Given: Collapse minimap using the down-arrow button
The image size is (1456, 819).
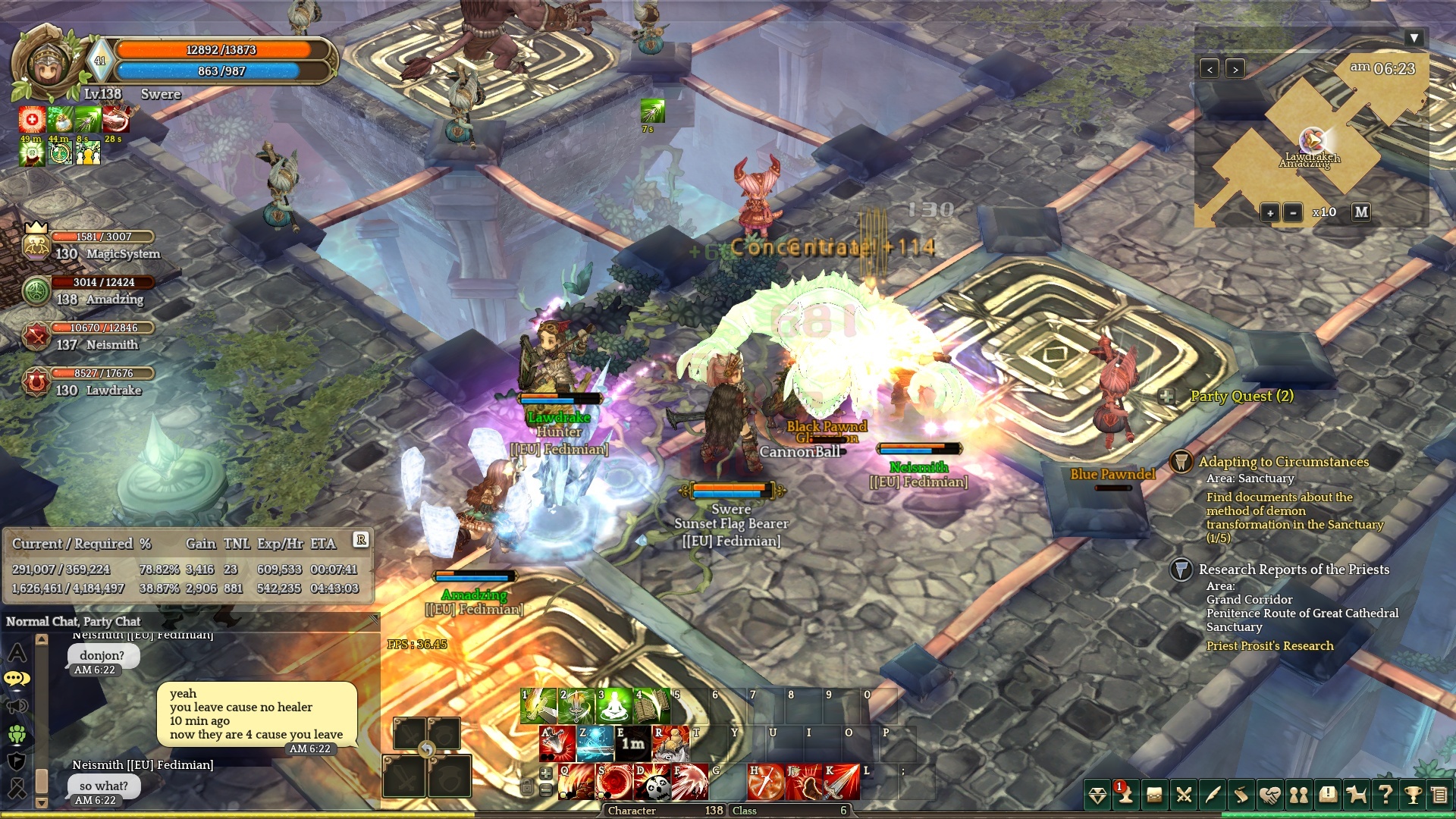Looking at the screenshot, I should pyautogui.click(x=1414, y=38).
